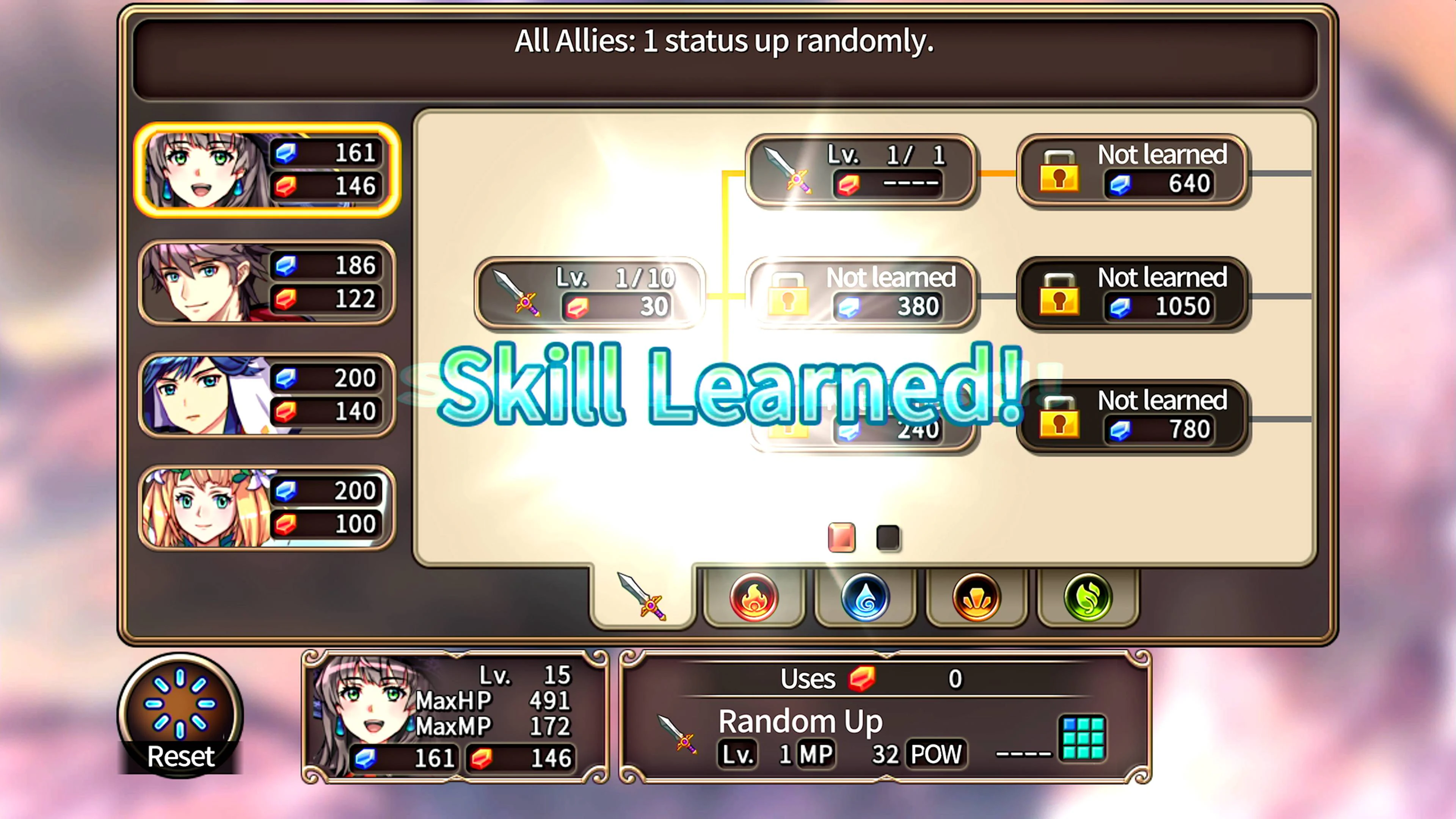
Task: Select the locked 640 skill node
Action: tap(1134, 169)
